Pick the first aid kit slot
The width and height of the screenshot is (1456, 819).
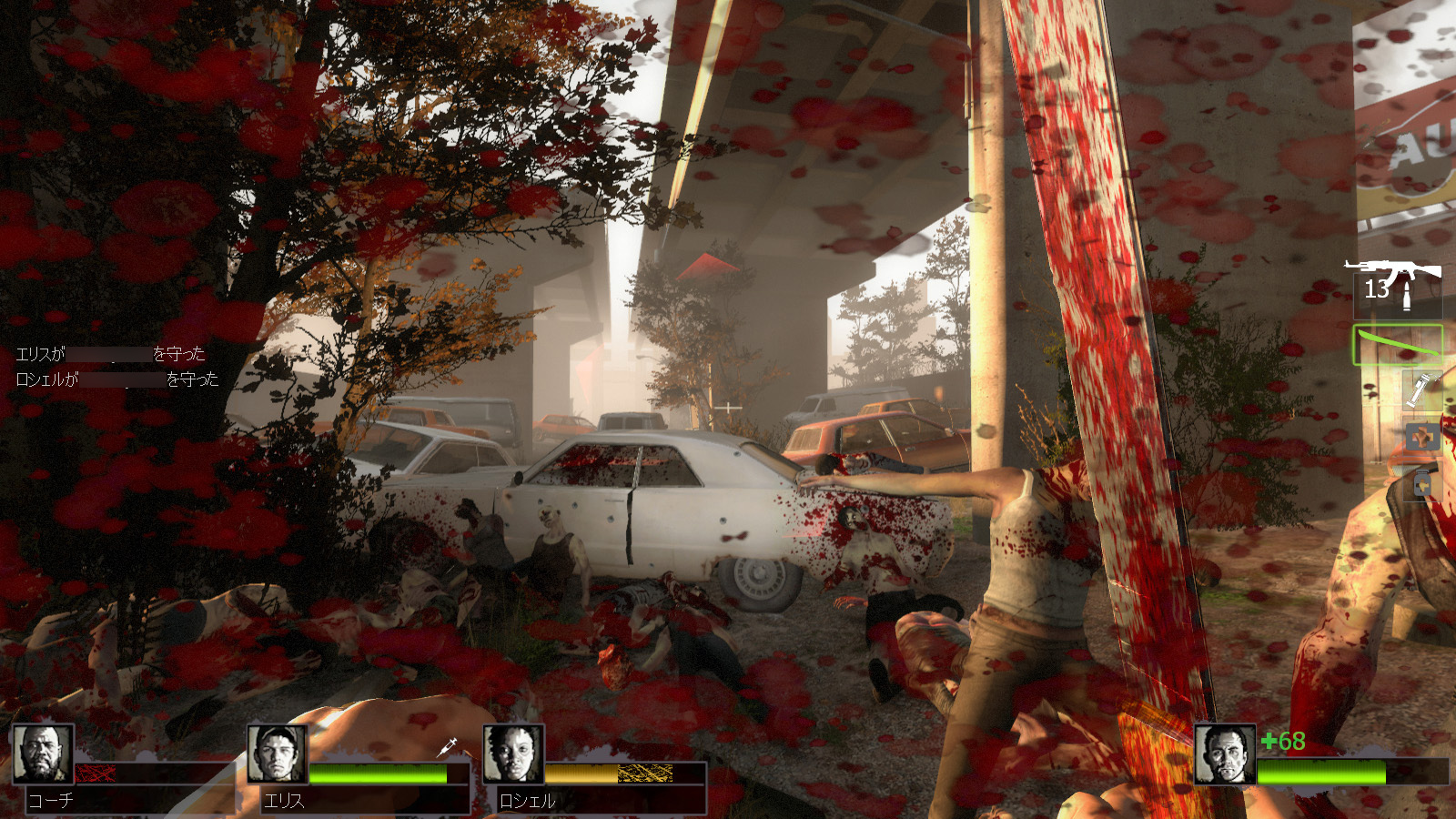click(1421, 438)
